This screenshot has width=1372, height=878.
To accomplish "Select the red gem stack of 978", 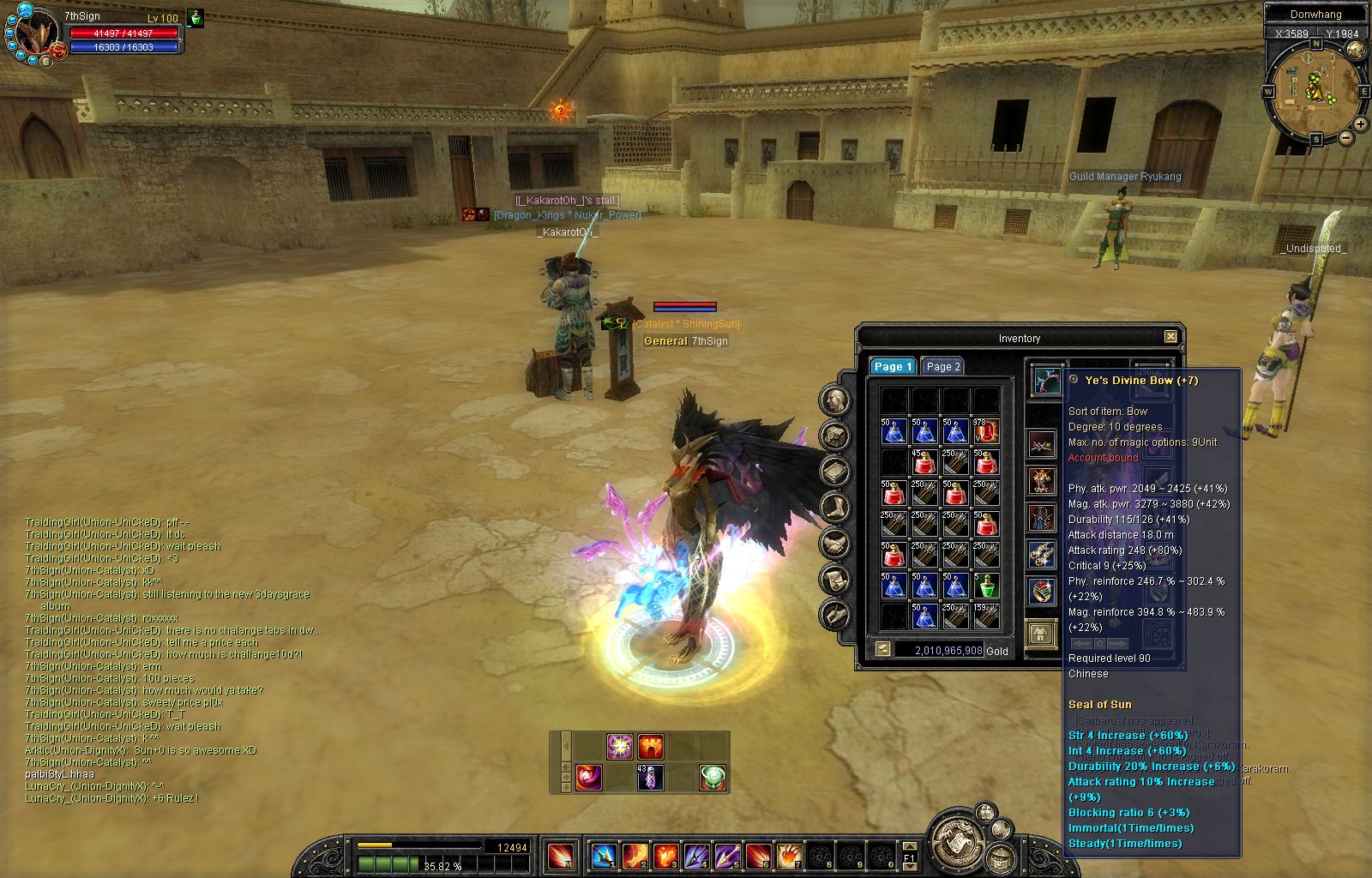I will click(x=986, y=431).
